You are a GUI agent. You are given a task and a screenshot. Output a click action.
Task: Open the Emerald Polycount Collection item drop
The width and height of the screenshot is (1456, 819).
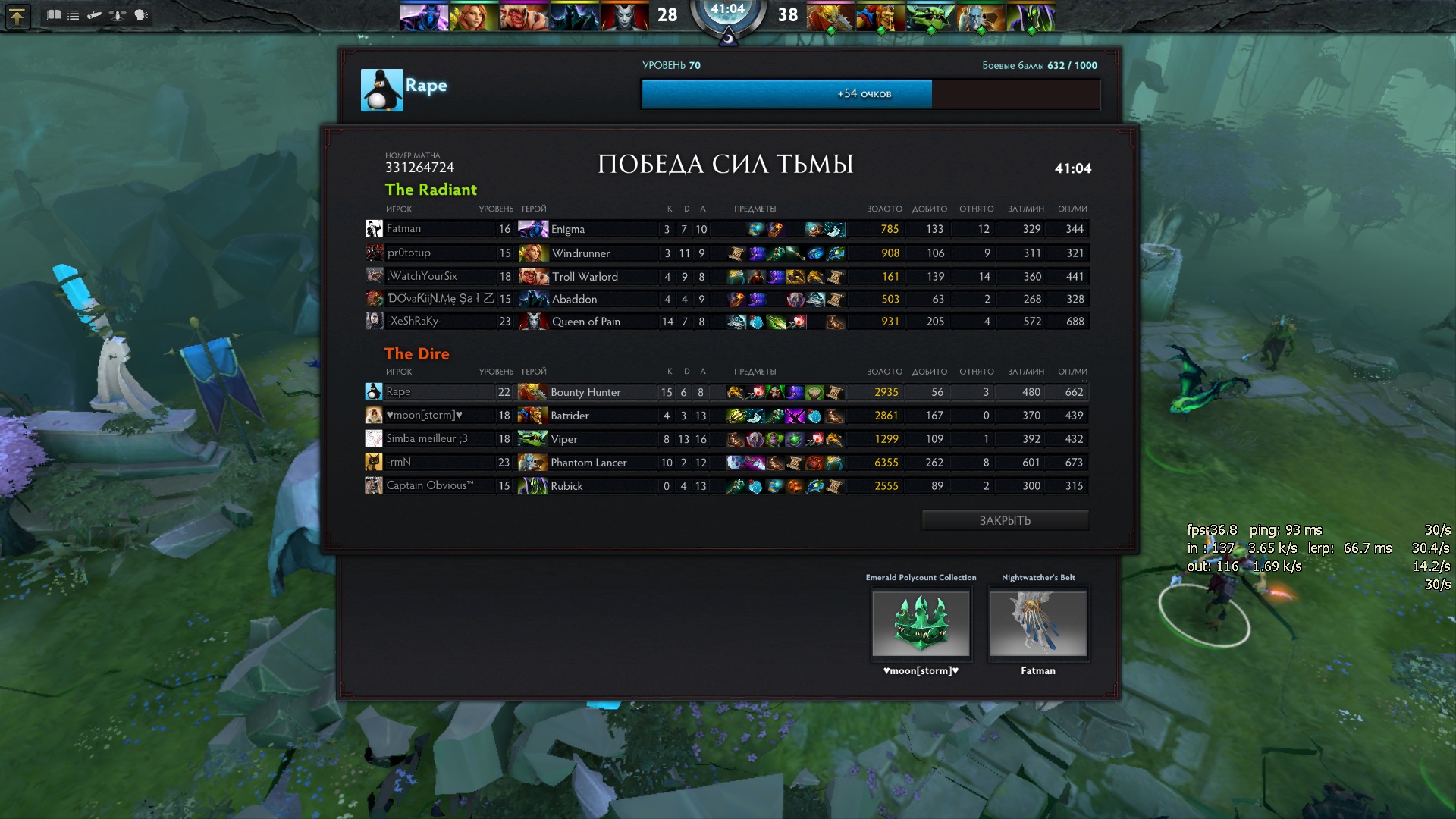coord(921,623)
